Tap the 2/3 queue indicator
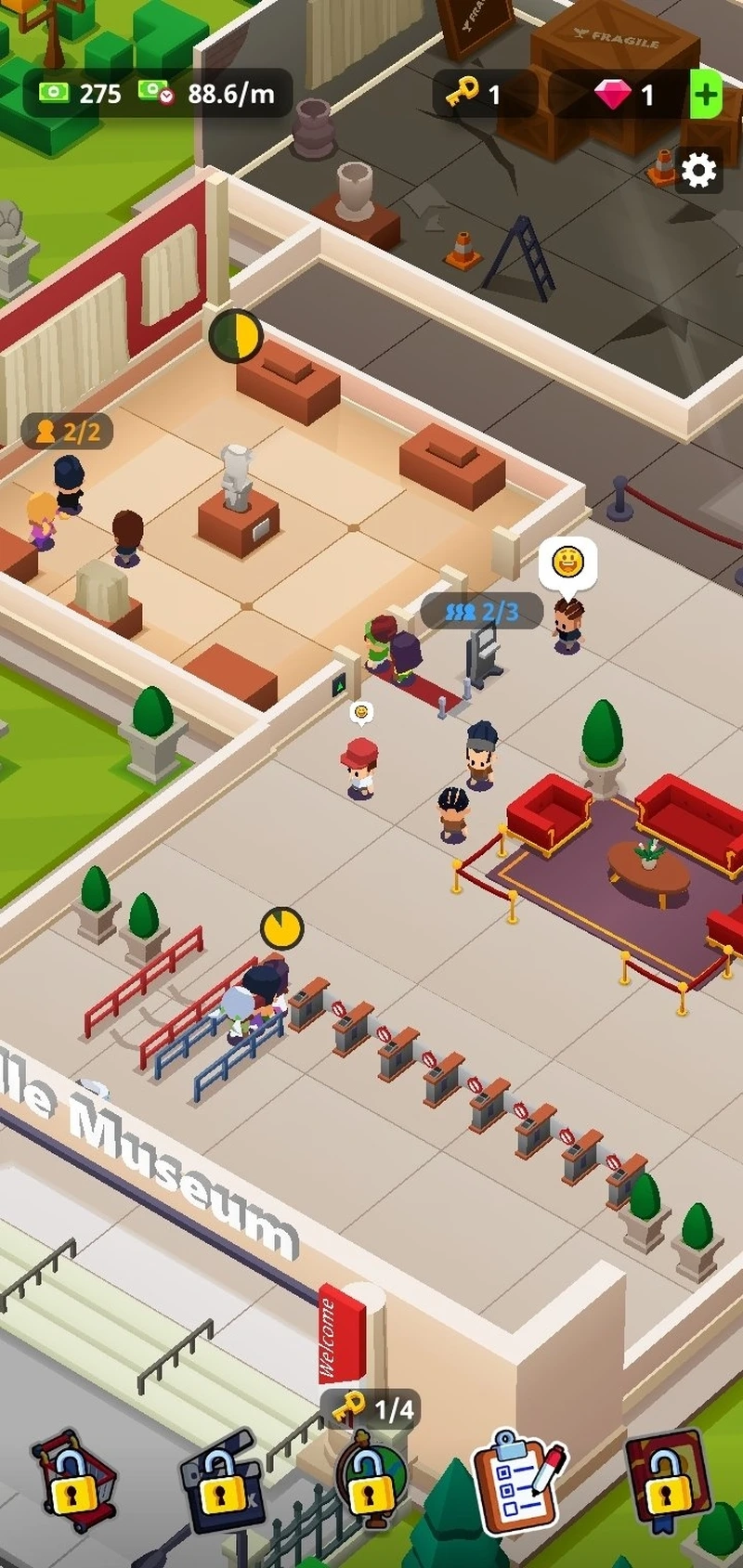The height and width of the screenshot is (1568, 743). click(x=481, y=611)
